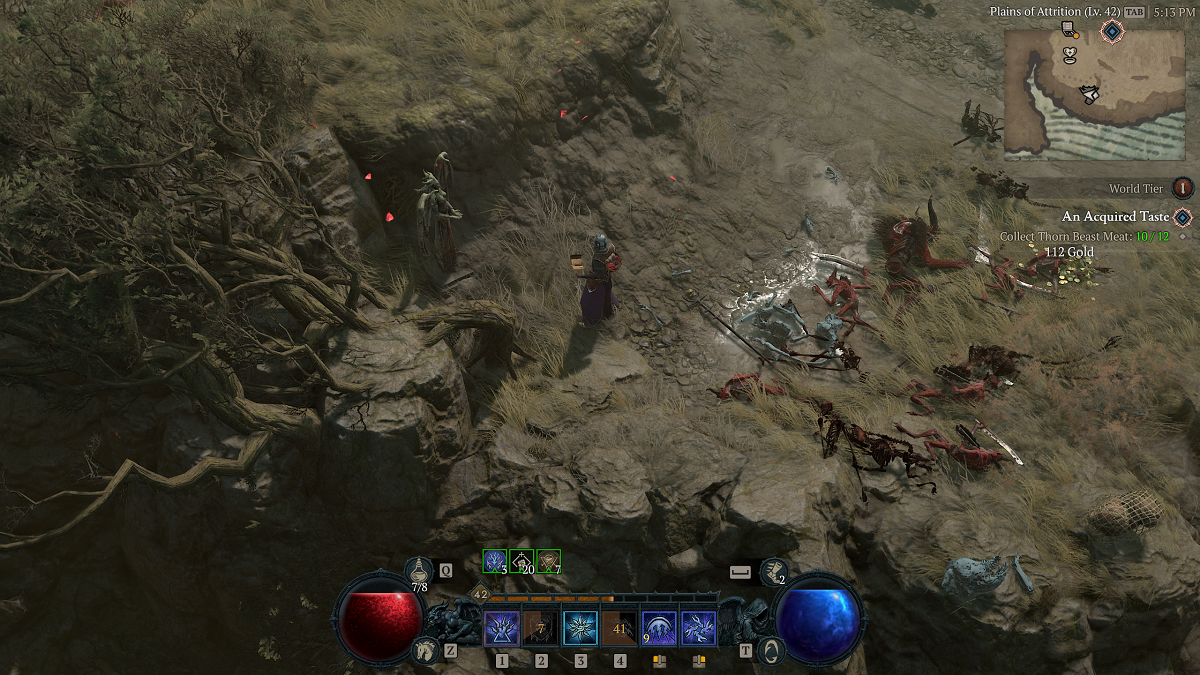Activate the lightning dome skill with 9 charges
Screen dimensions: 1200x675
pyautogui.click(x=659, y=629)
